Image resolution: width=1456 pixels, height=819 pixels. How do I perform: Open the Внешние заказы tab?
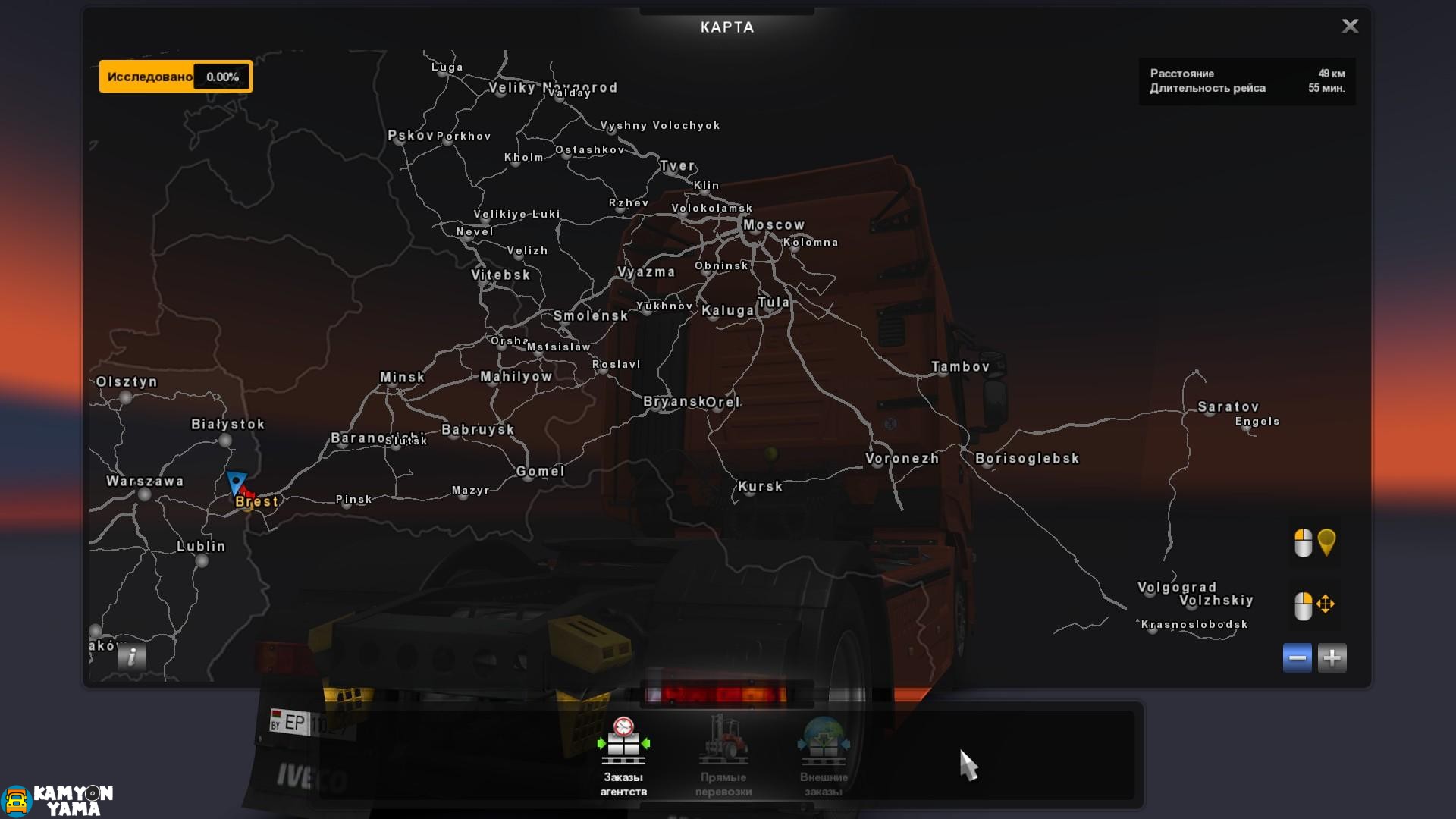click(825, 758)
